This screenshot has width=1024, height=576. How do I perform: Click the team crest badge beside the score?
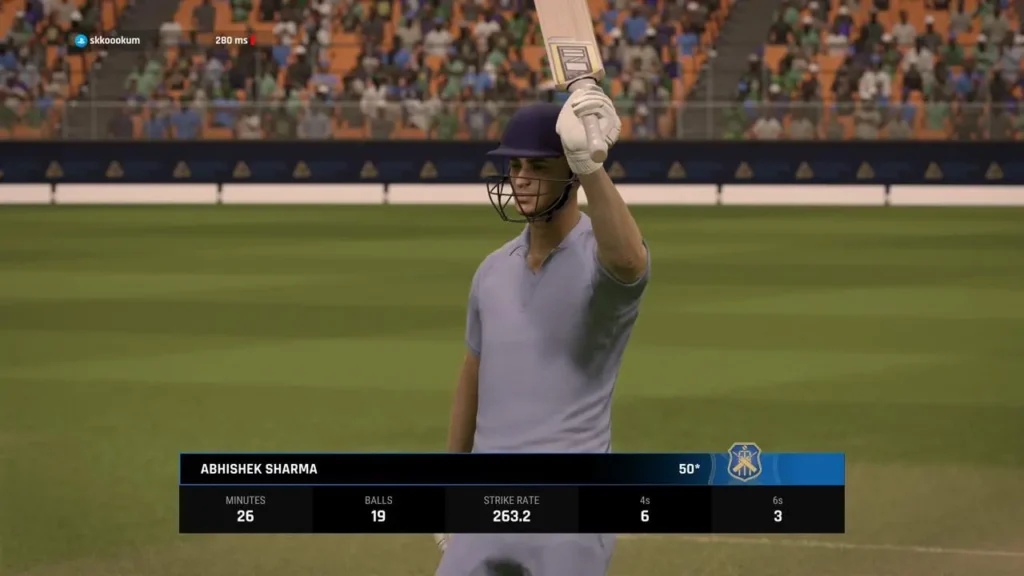[744, 462]
